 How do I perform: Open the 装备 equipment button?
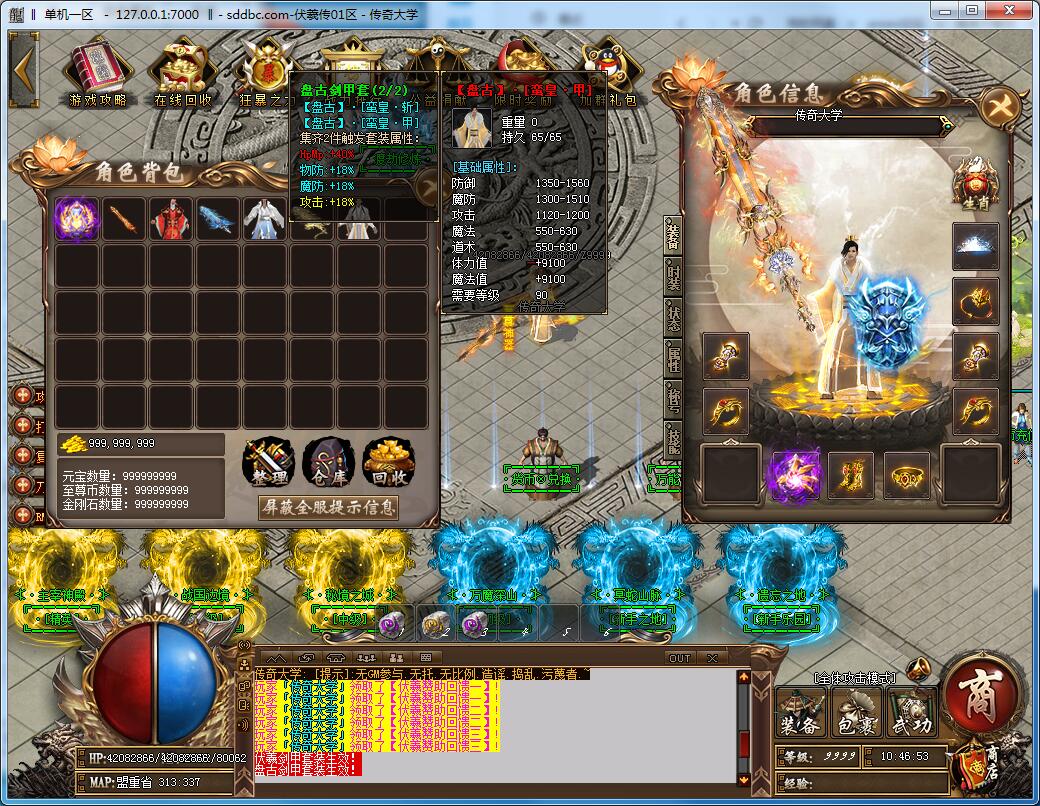(x=801, y=711)
